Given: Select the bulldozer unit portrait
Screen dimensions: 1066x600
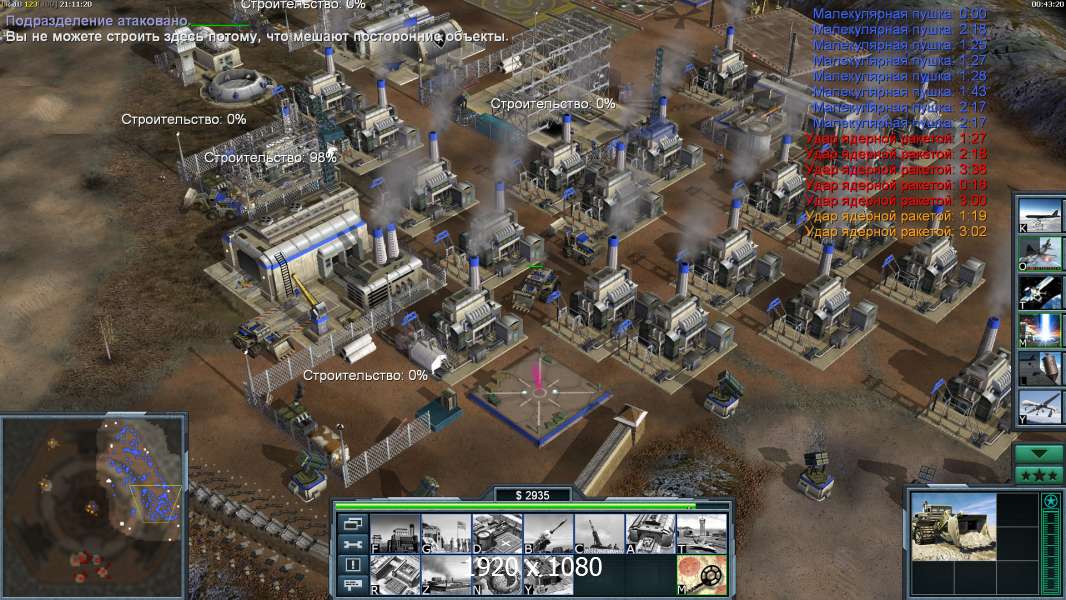Looking at the screenshot, I should [x=953, y=527].
